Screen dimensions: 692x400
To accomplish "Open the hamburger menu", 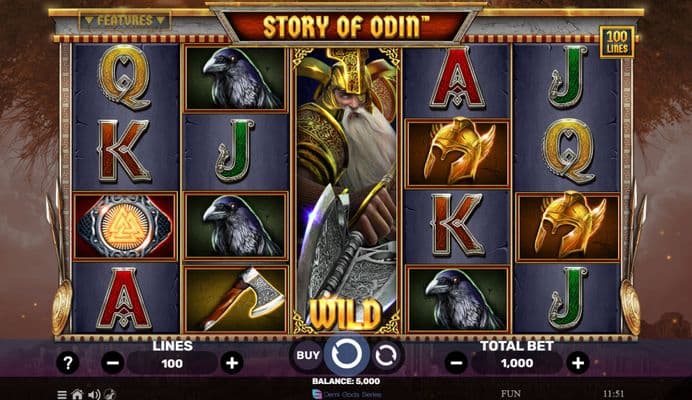I will click(62, 394).
